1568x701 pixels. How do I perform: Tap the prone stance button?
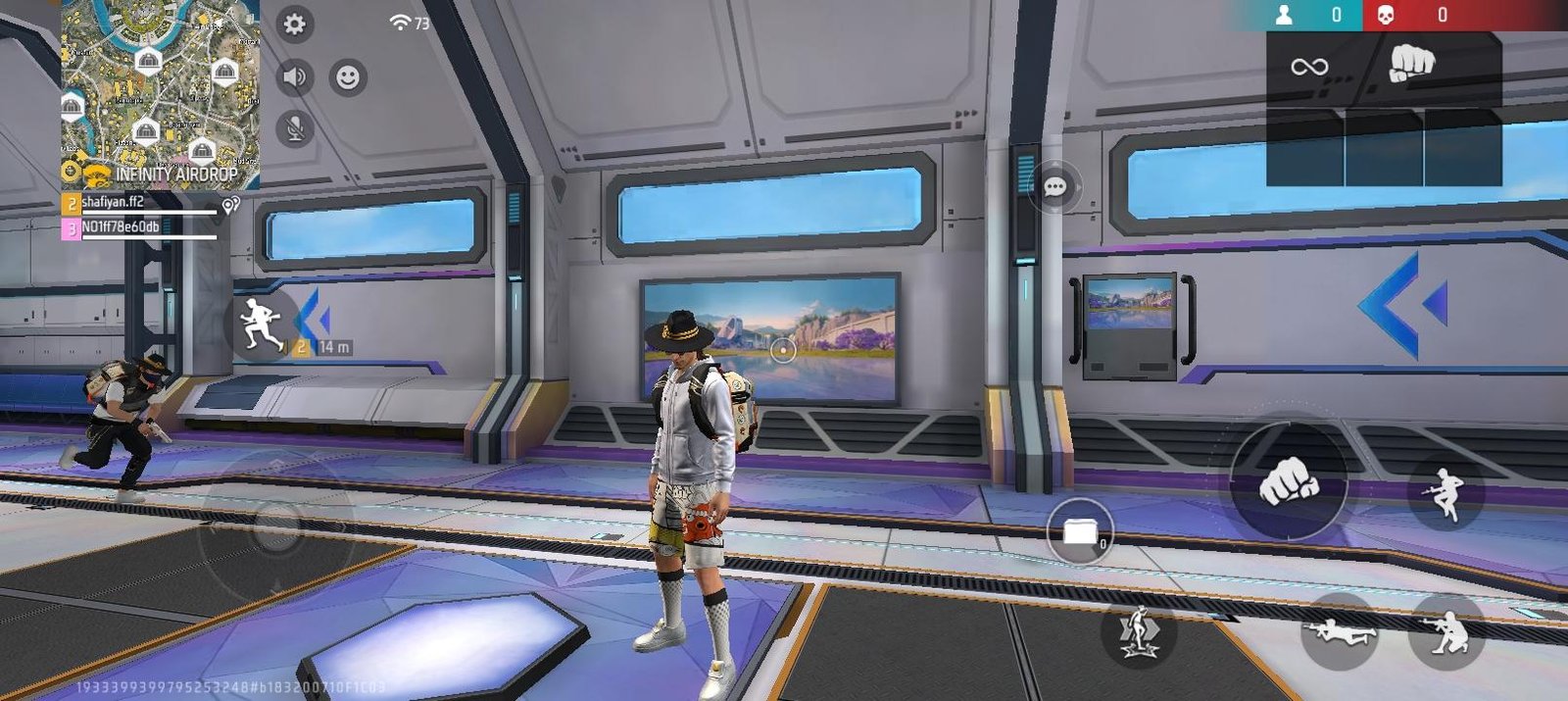pyautogui.click(x=1340, y=632)
